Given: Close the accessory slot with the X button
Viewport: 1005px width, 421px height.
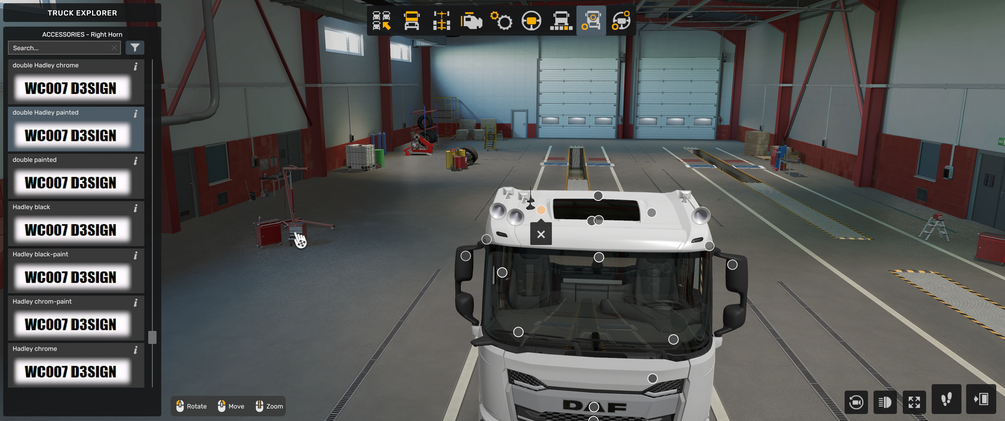Looking at the screenshot, I should (x=541, y=234).
